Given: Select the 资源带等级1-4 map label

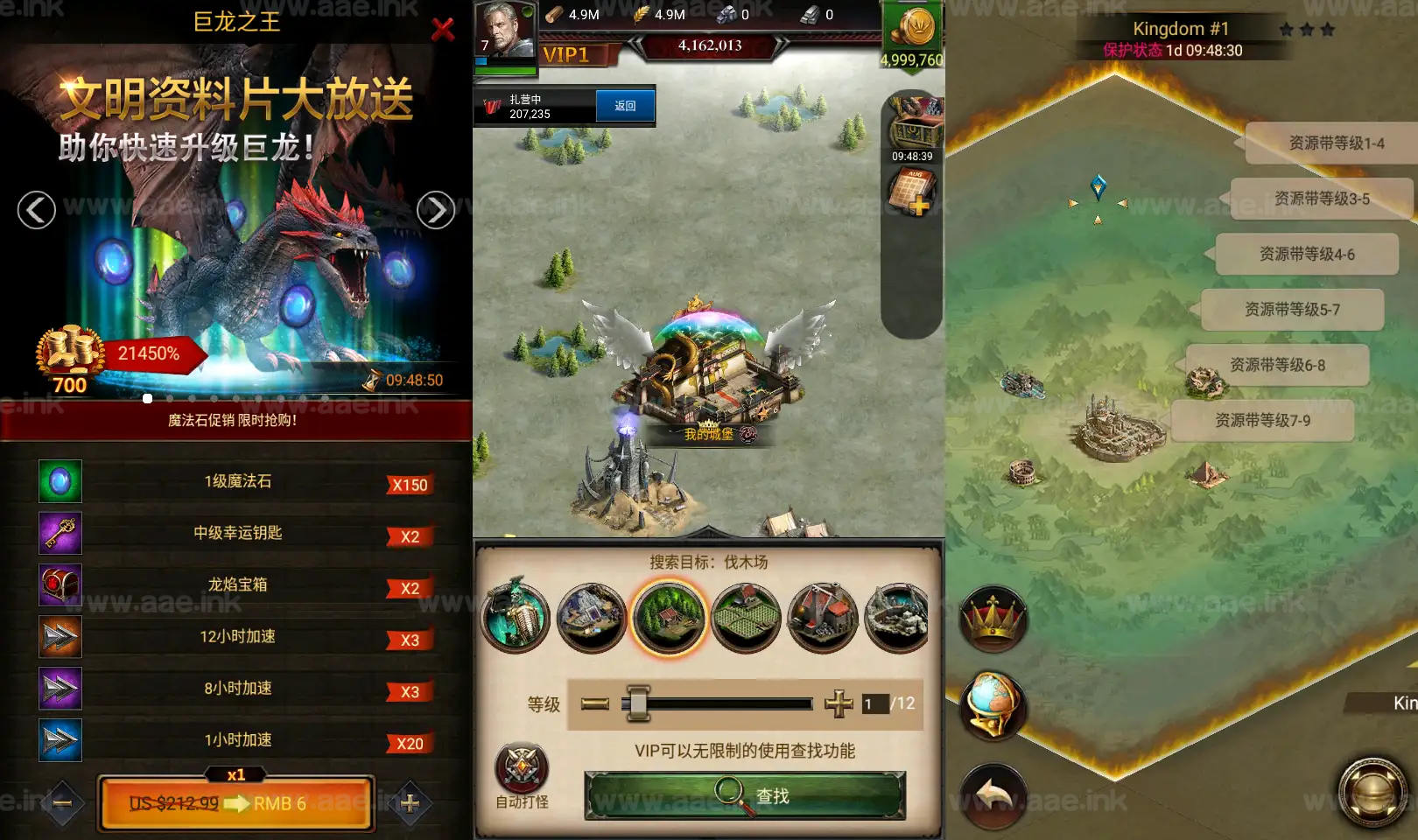Looking at the screenshot, I should [x=1337, y=143].
